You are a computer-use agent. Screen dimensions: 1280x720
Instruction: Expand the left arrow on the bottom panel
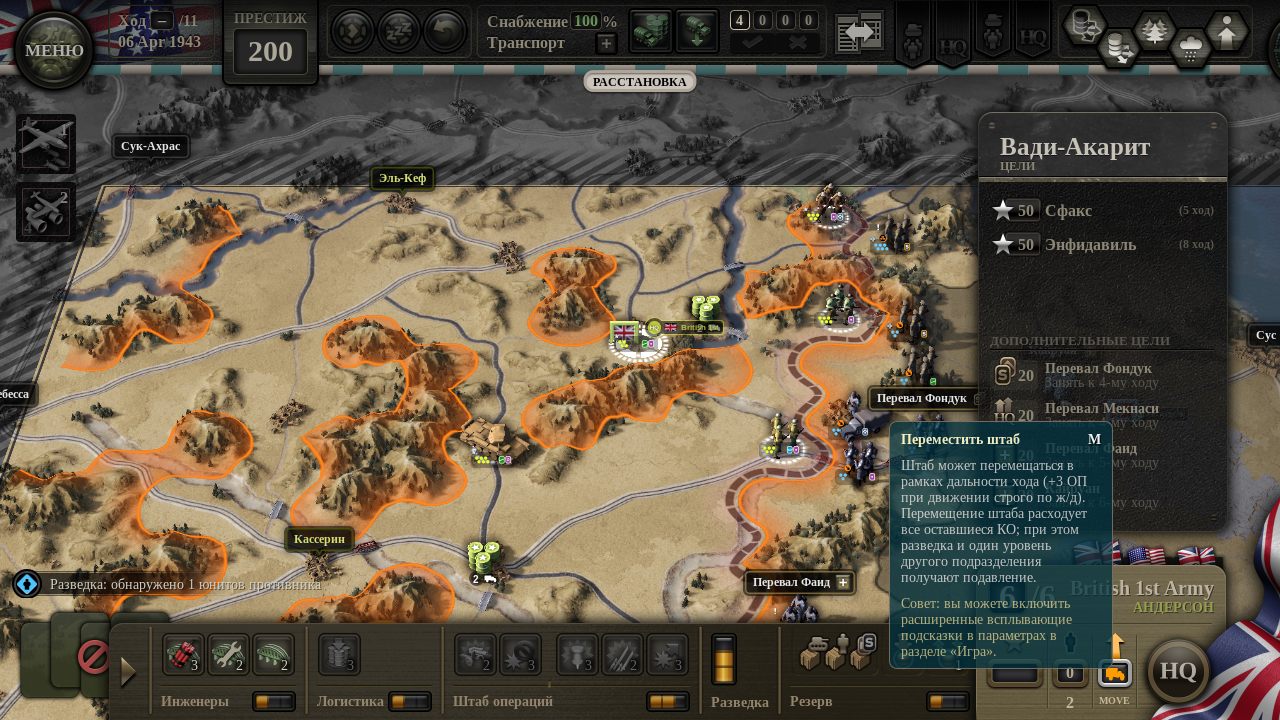pos(128,671)
